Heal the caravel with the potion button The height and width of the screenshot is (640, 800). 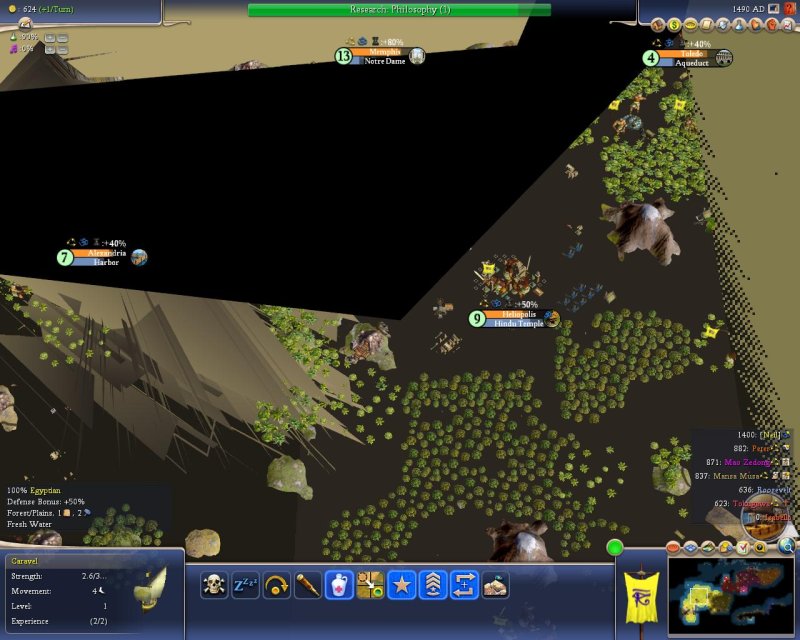339,585
